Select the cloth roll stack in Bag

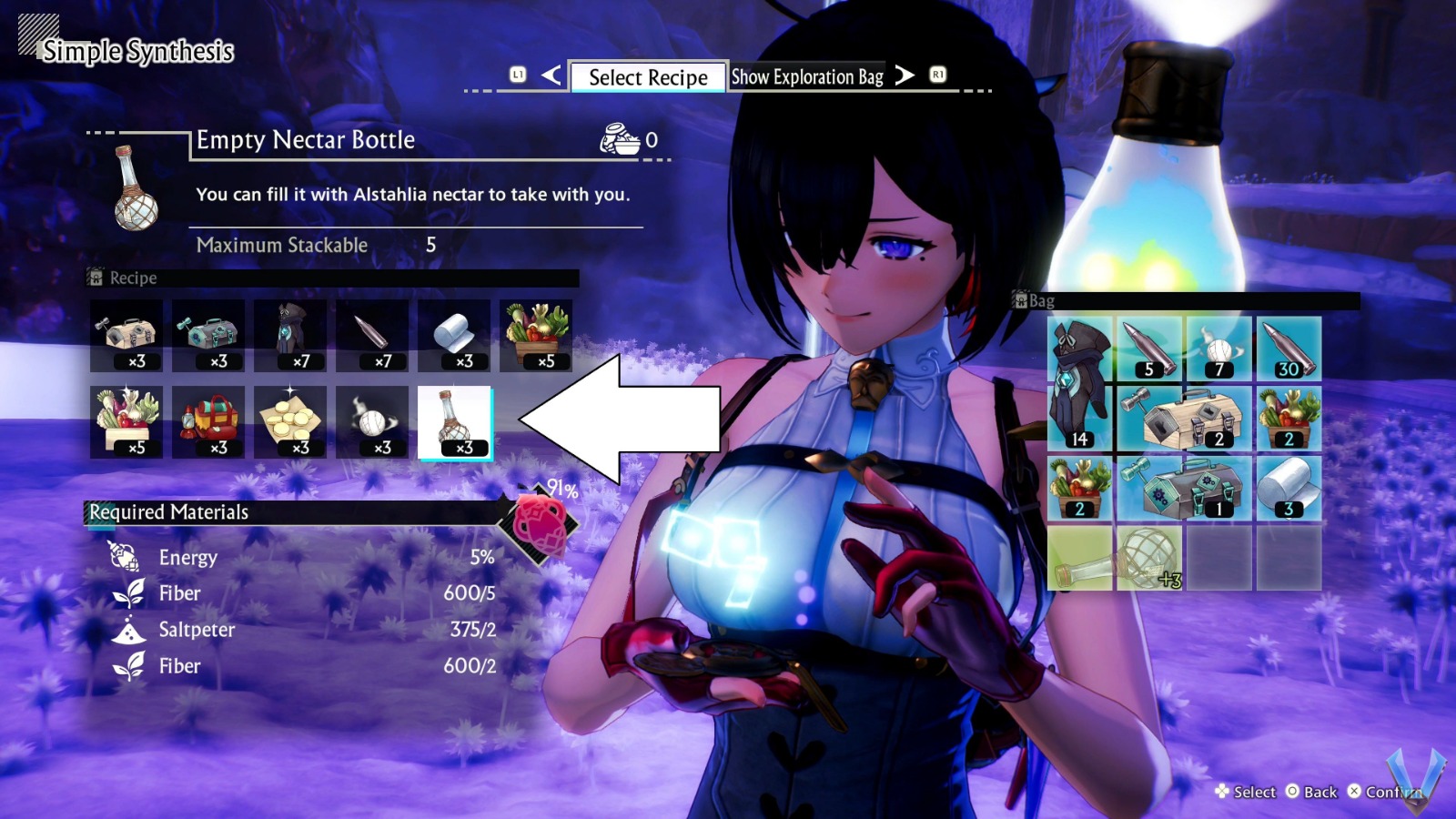click(x=1289, y=489)
